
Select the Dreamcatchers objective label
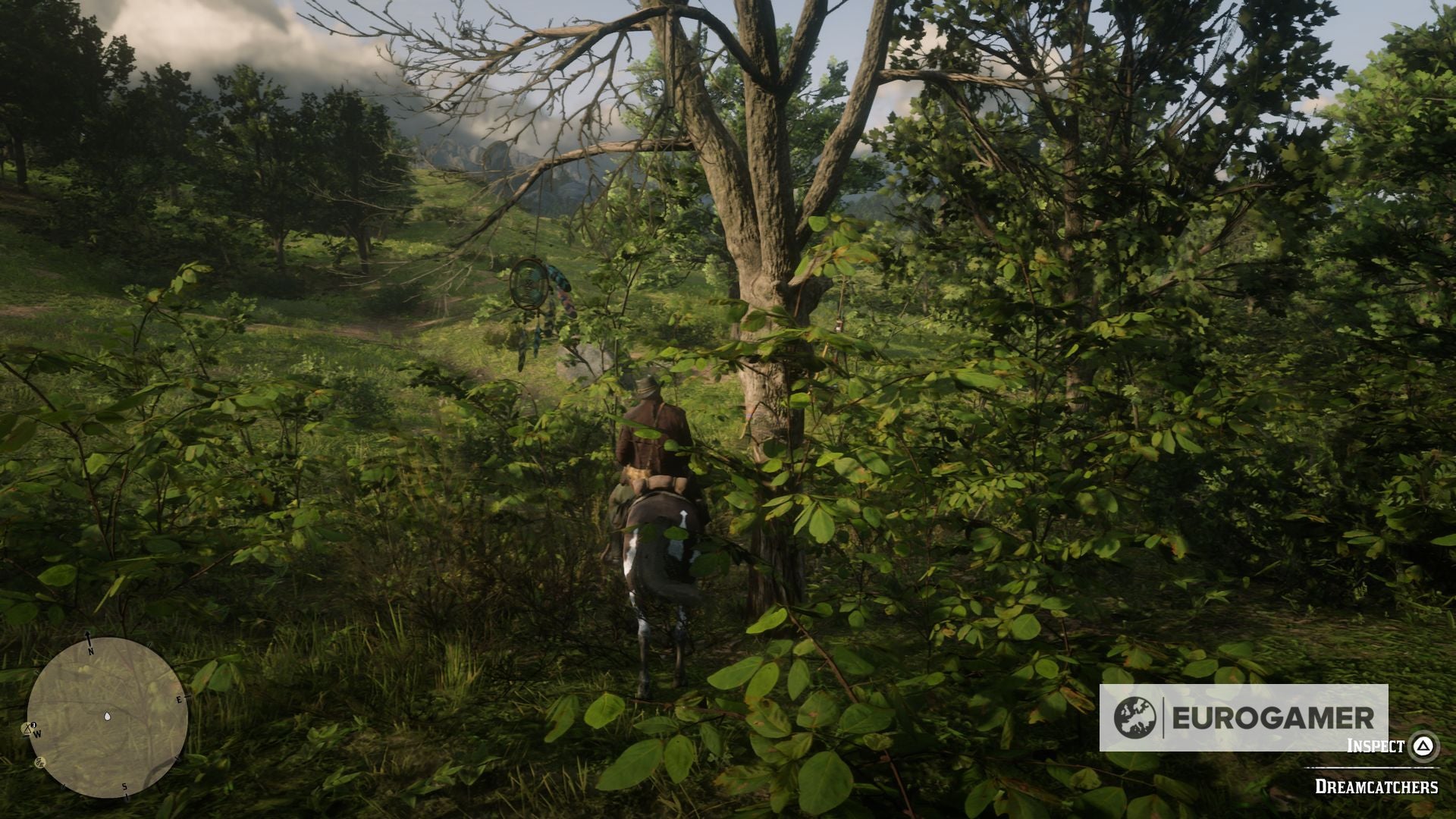coord(1378,786)
